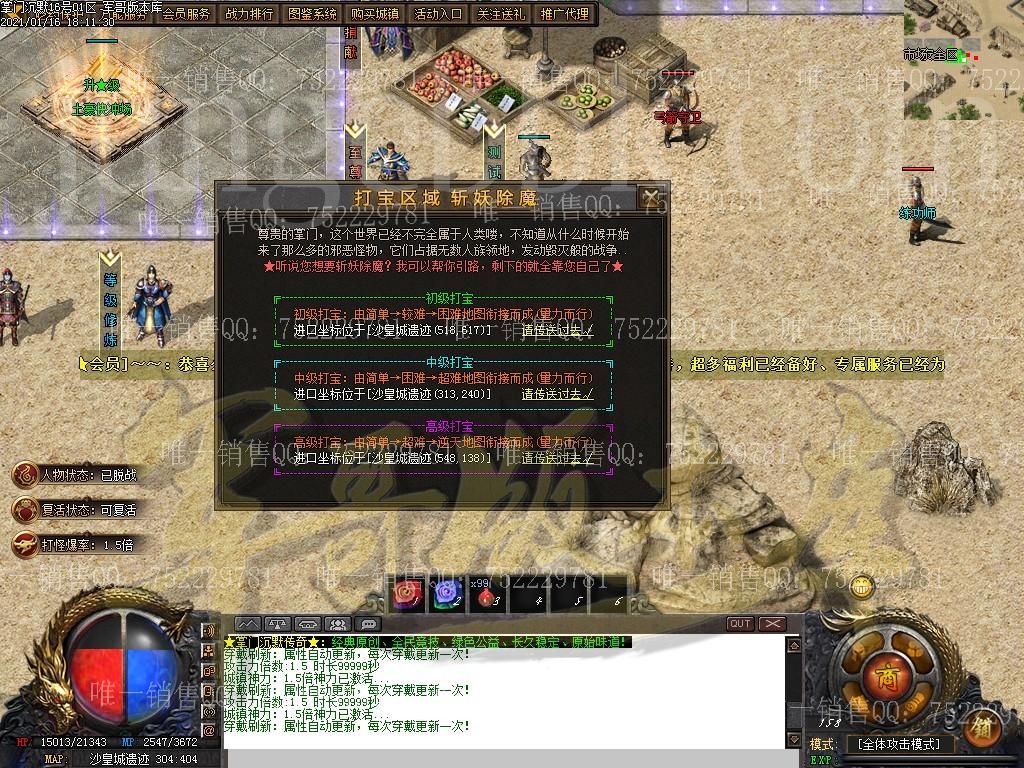Teleport to the 高级打宝 entrance
This screenshot has width=1024, height=768.
tap(557, 458)
